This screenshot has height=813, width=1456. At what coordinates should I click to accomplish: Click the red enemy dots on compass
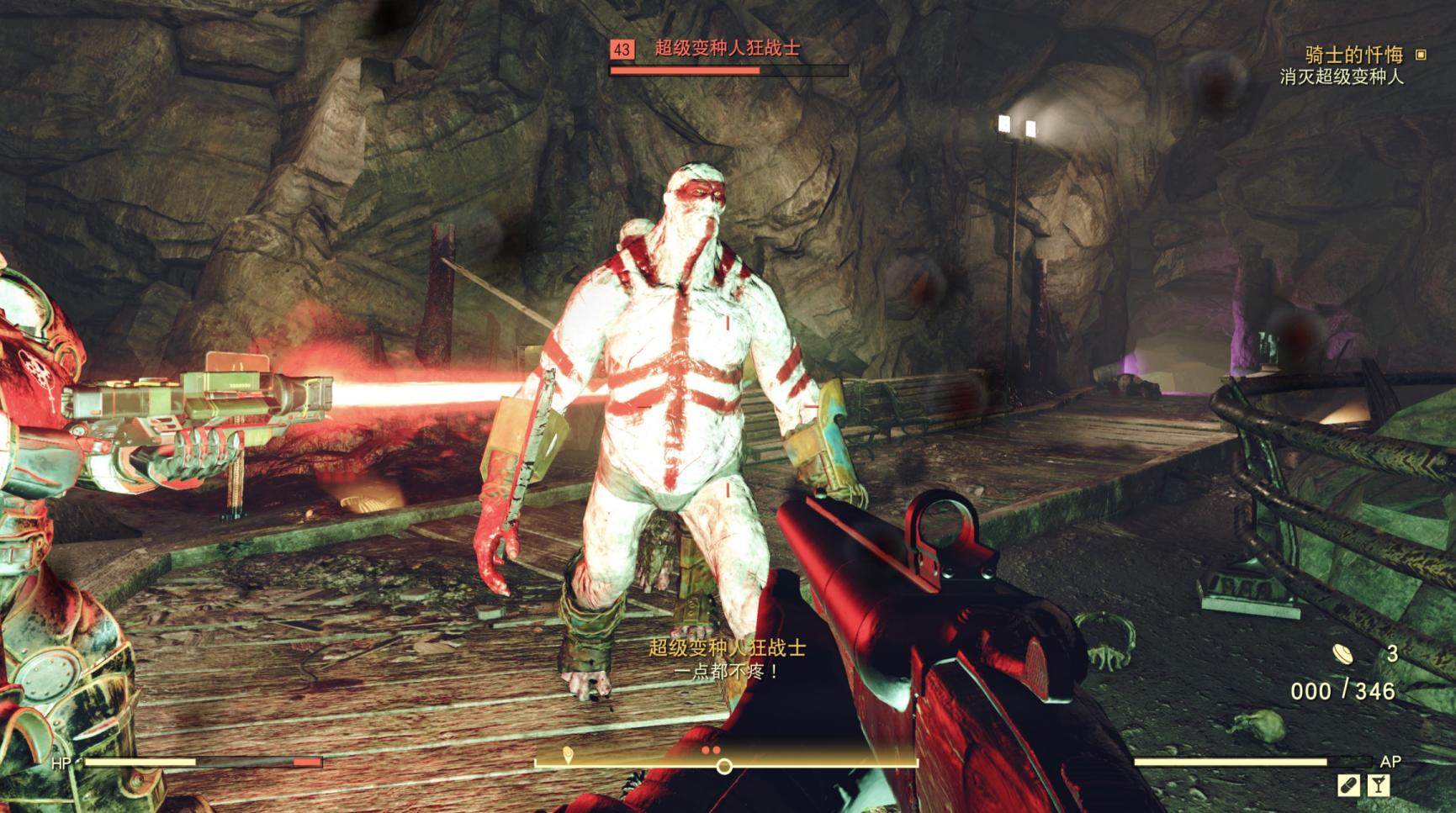pos(711,749)
